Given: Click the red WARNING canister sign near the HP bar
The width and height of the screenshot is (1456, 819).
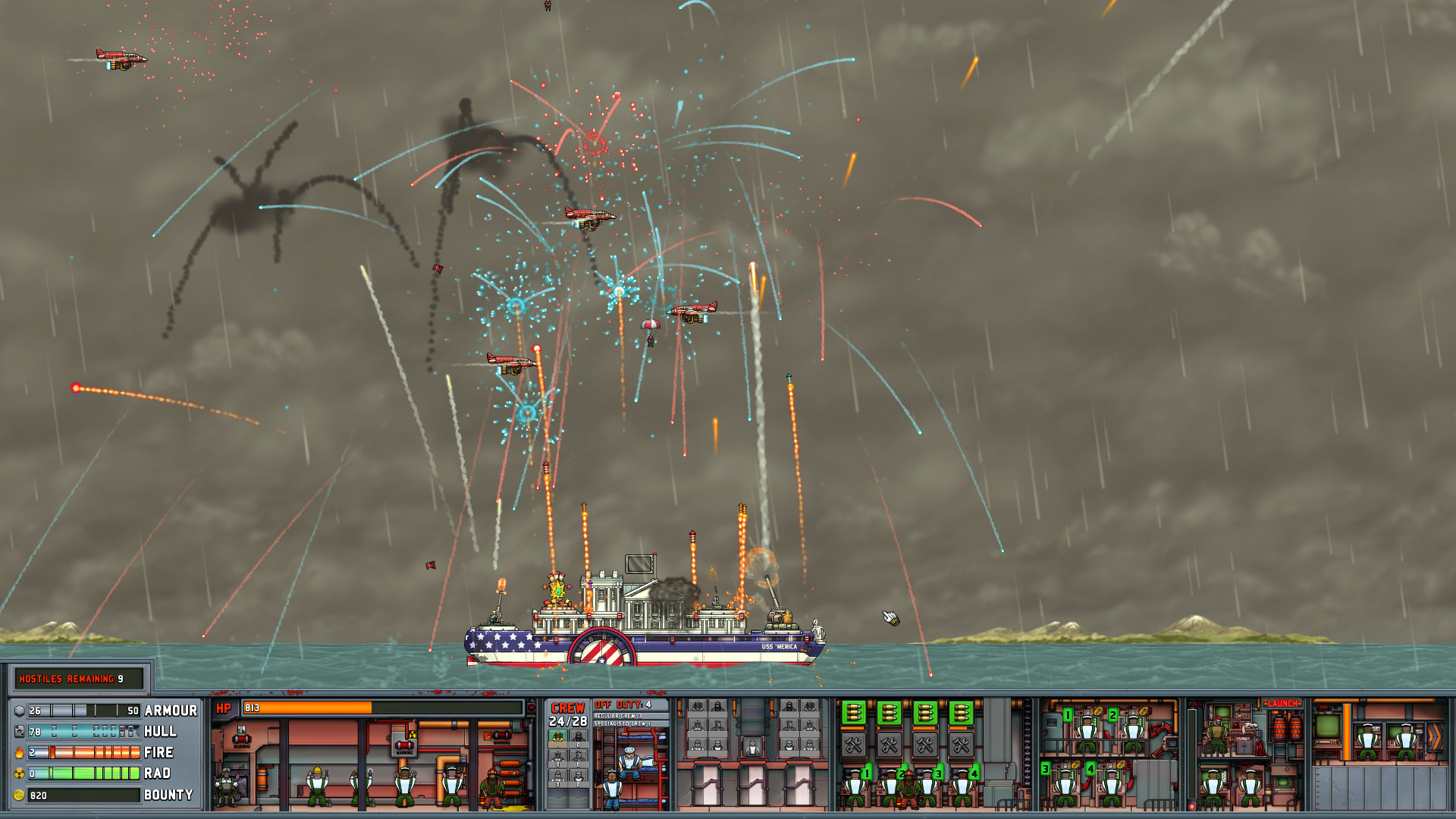Looking at the screenshot, I should tap(242, 740).
